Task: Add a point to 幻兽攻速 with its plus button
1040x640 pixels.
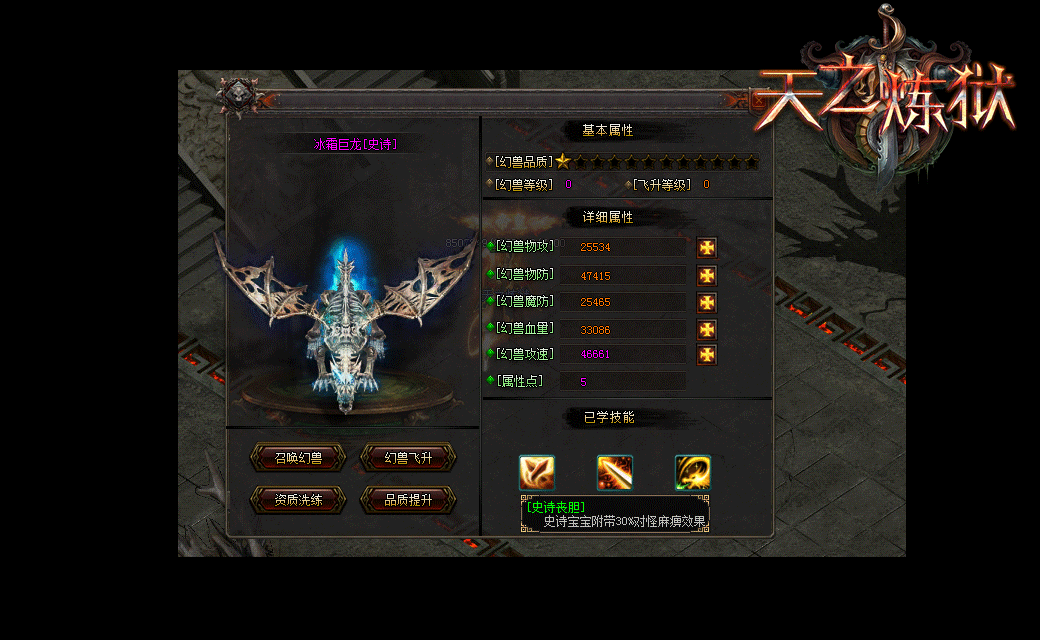Action: (707, 355)
